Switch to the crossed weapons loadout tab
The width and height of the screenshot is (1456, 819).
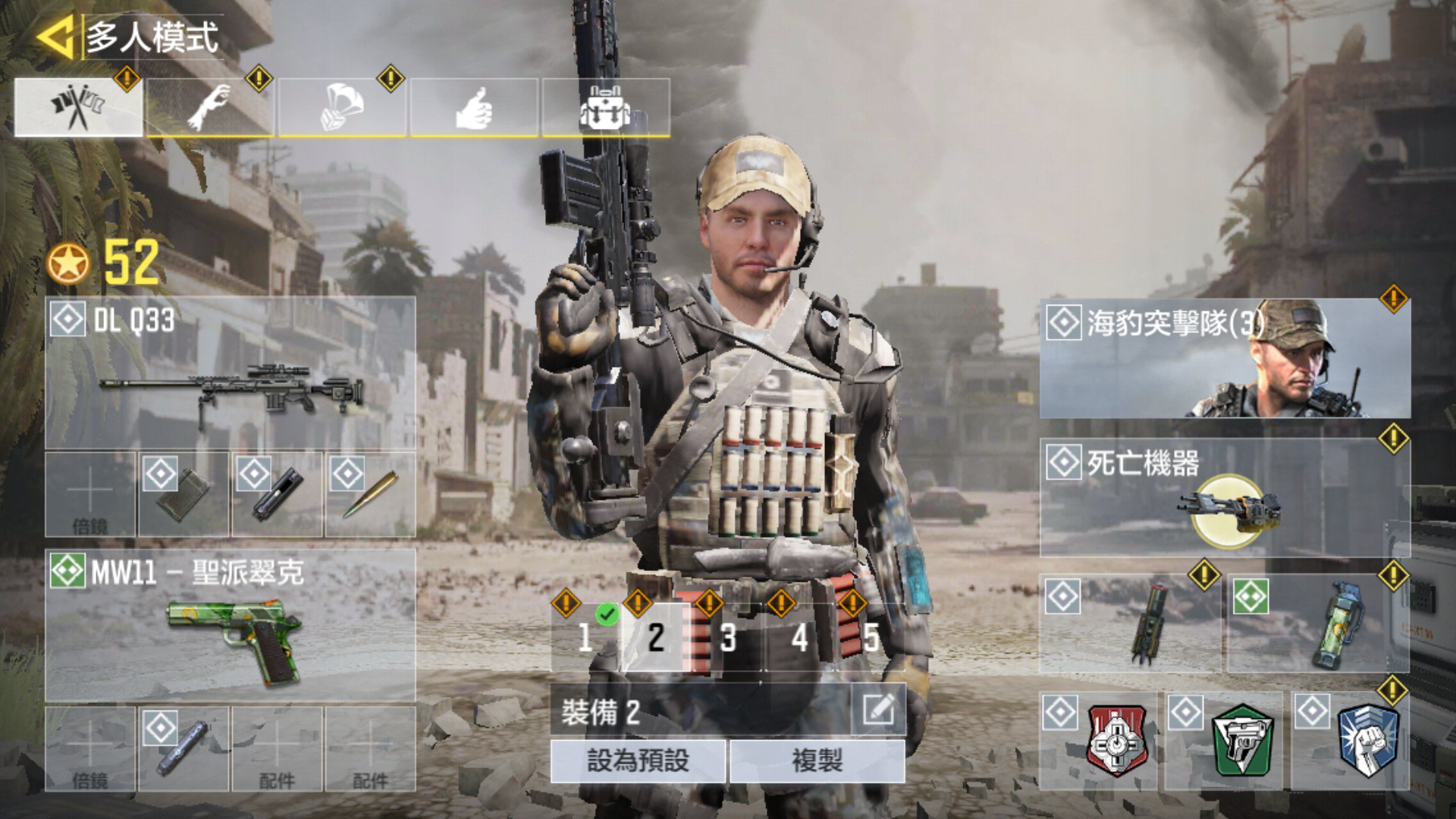(x=78, y=108)
